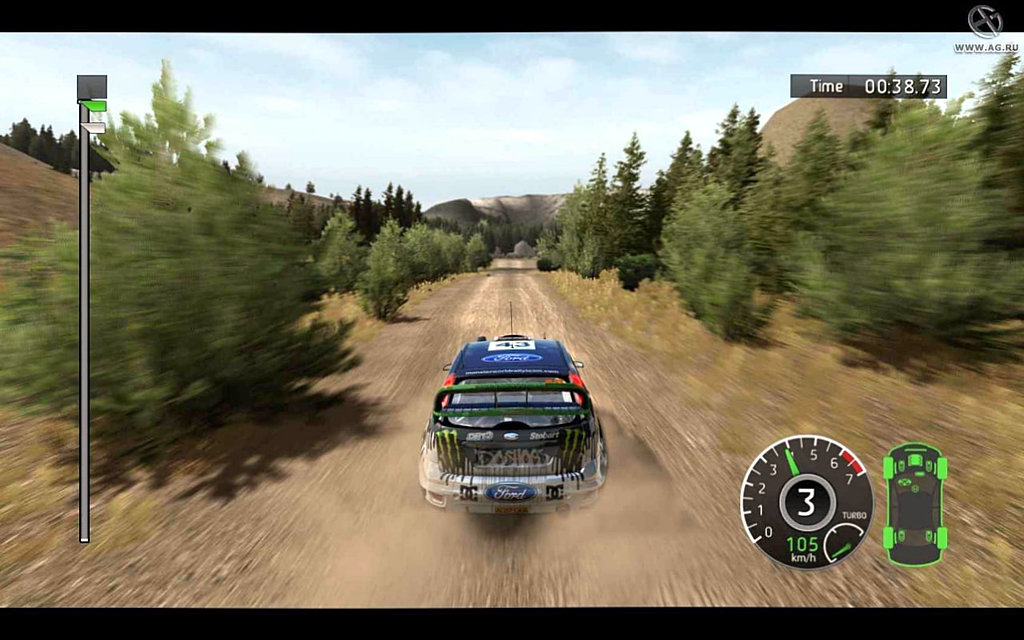The image size is (1024, 640).
Task: Click the round tachometer gauge
Action: [806, 501]
